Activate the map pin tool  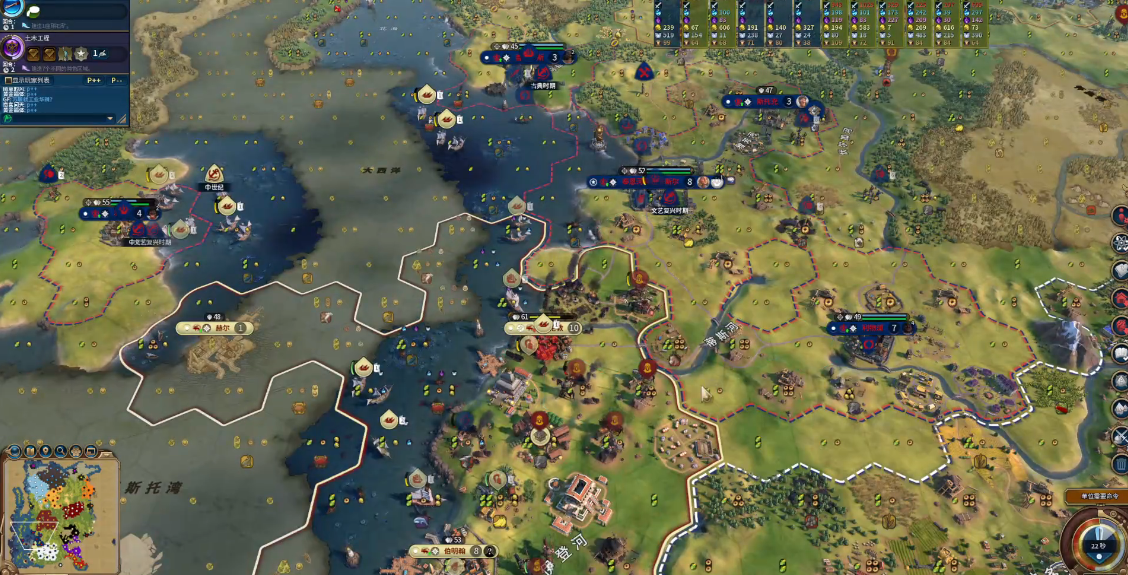point(44,451)
